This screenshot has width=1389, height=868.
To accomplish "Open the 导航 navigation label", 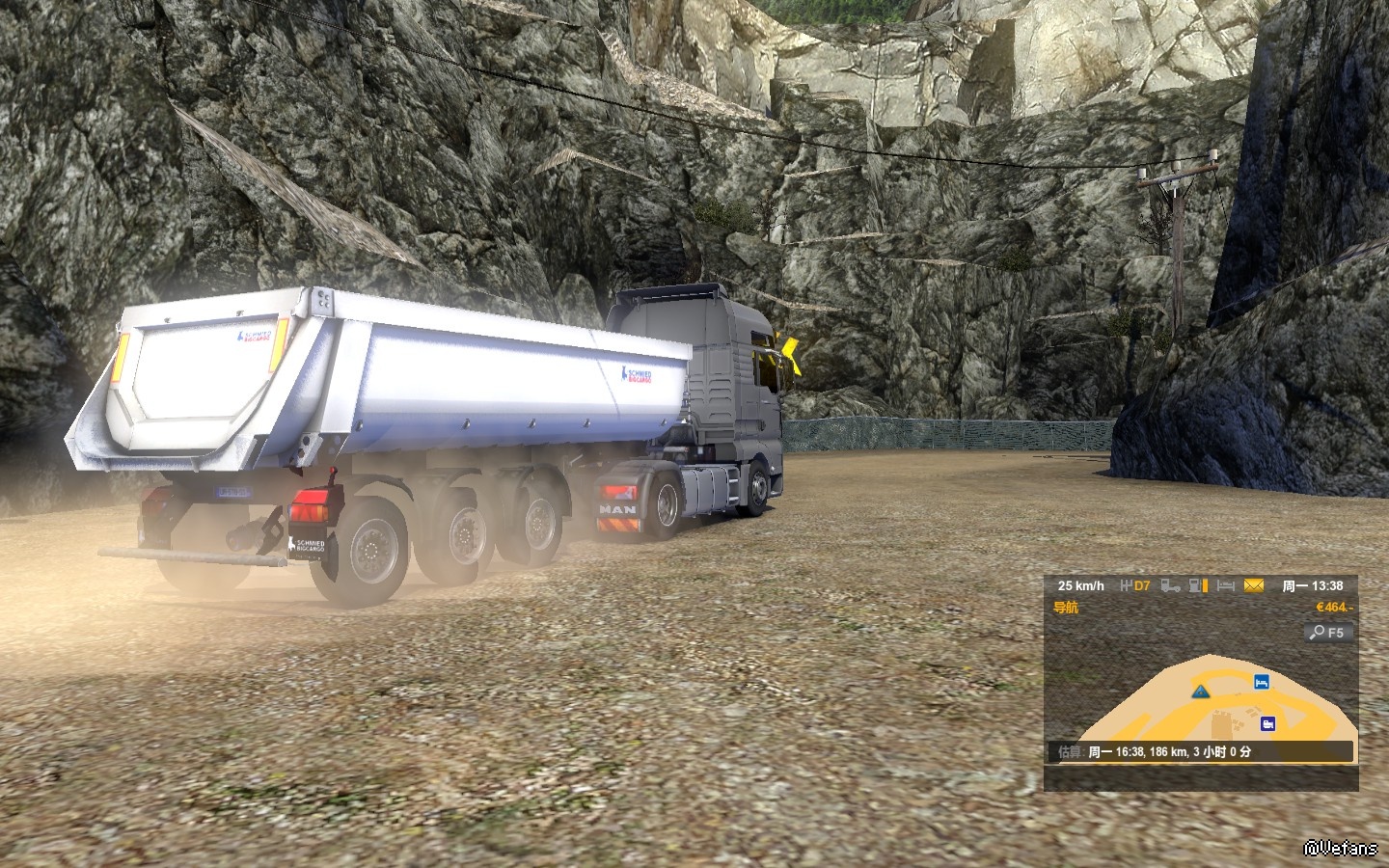I will pyautogui.click(x=1066, y=608).
